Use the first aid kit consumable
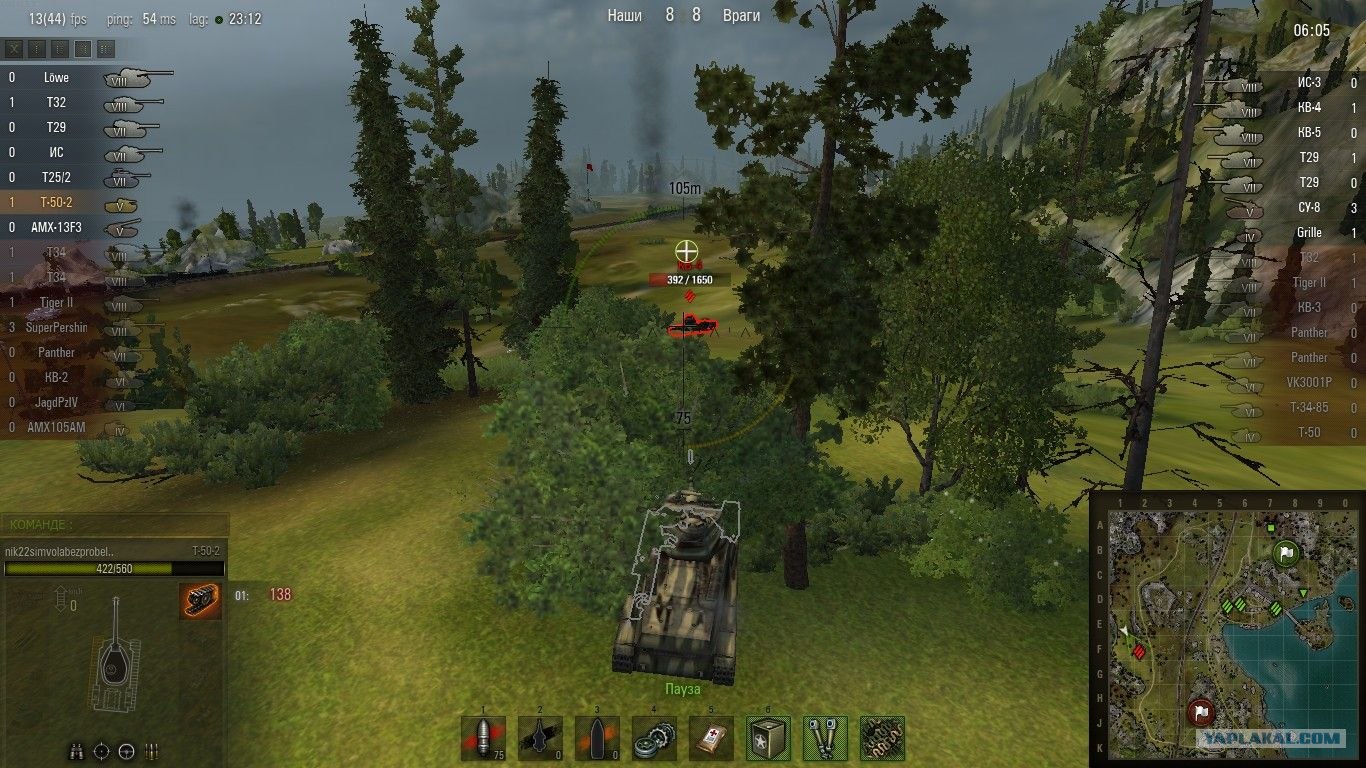This screenshot has height=768, width=1366. click(711, 738)
